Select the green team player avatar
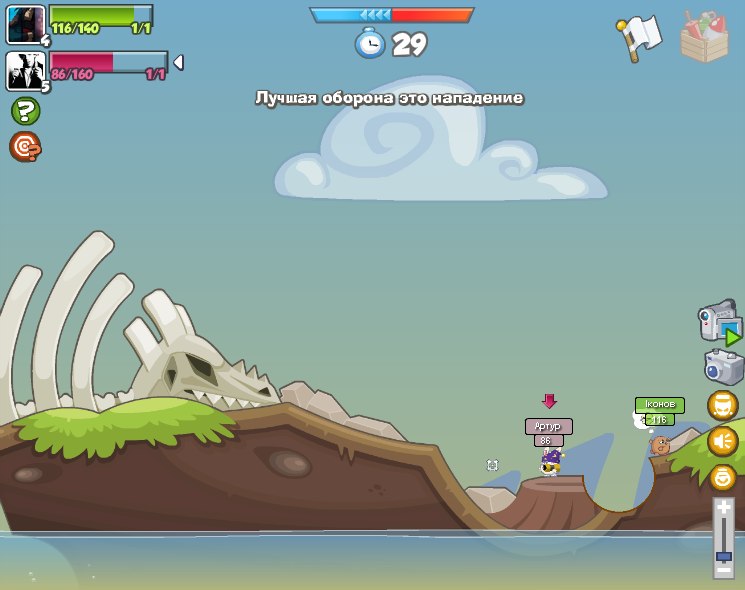This screenshot has height=590, width=745. pos(25,25)
